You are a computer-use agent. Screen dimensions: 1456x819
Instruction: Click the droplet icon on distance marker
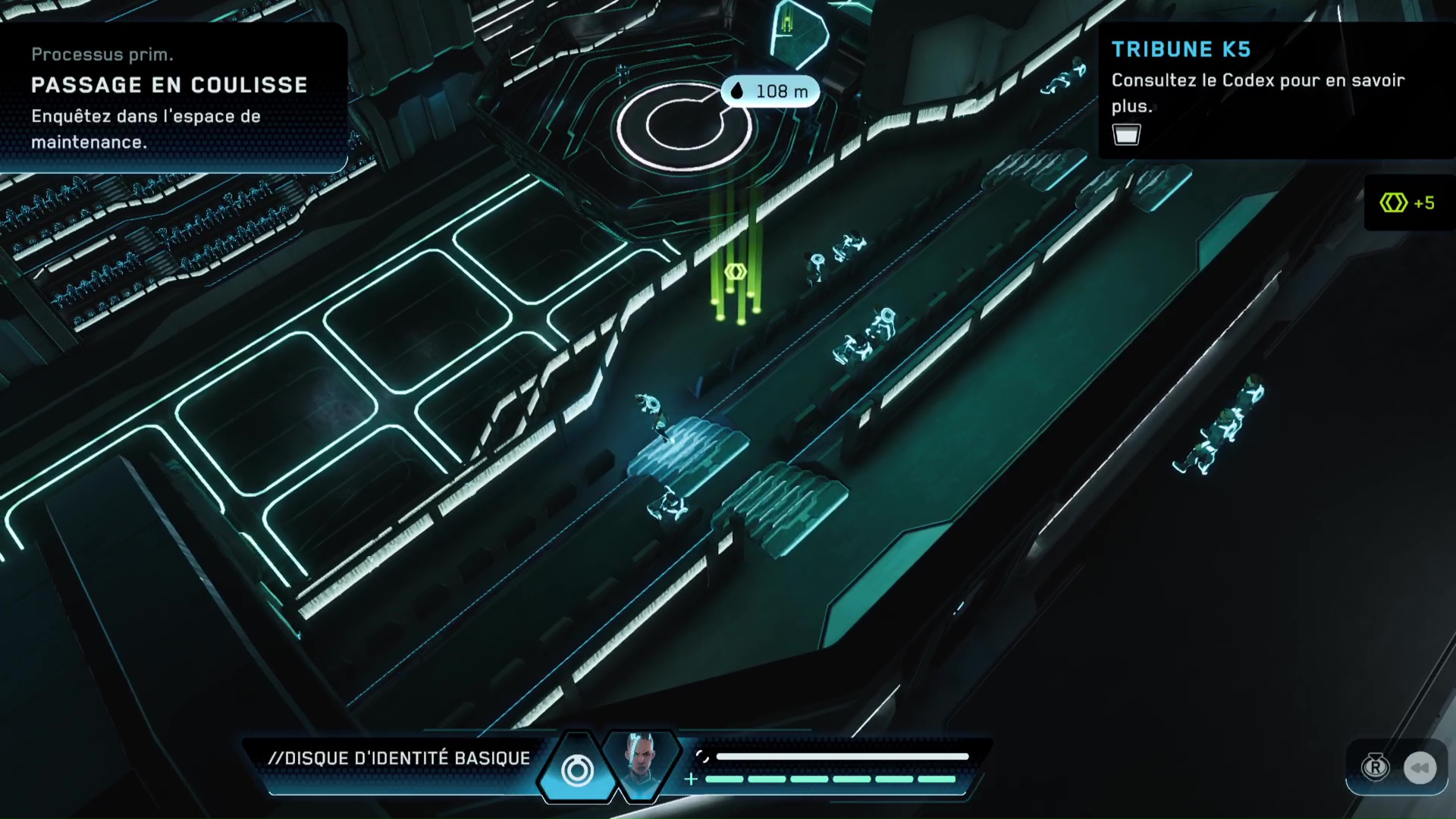736,91
